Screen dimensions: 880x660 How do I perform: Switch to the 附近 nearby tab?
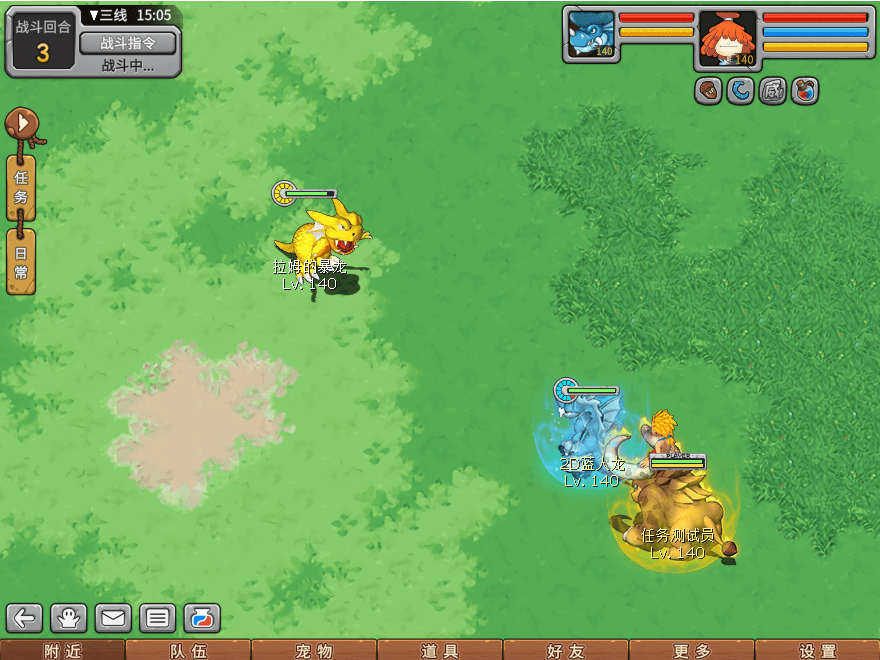[x=62, y=651]
